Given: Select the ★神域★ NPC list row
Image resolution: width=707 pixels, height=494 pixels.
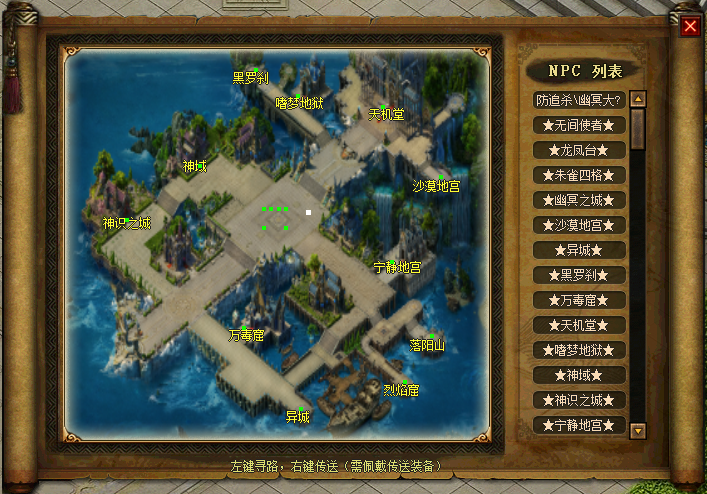Looking at the screenshot, I should (x=579, y=375).
